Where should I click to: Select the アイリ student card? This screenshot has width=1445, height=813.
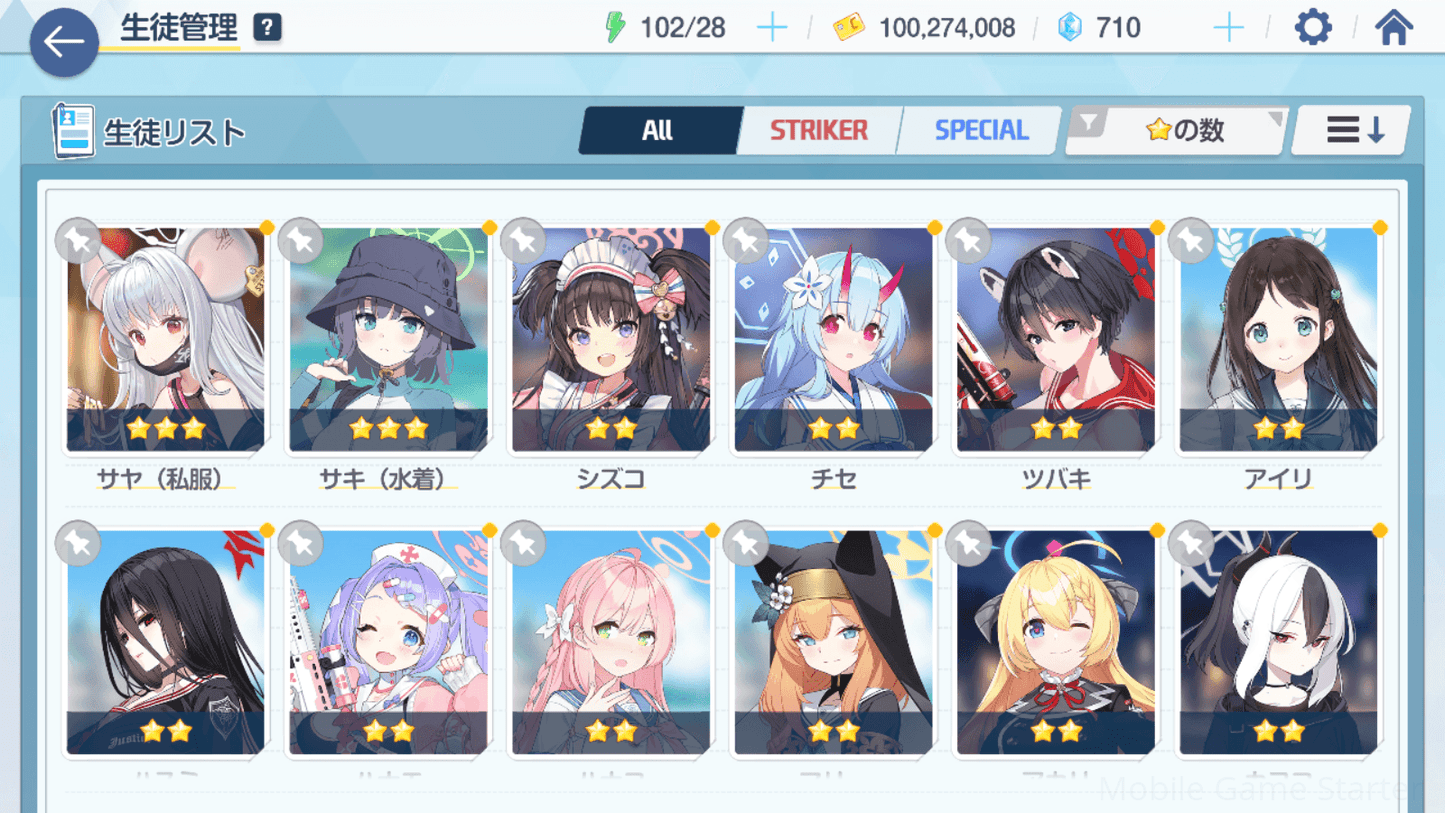coord(1278,340)
